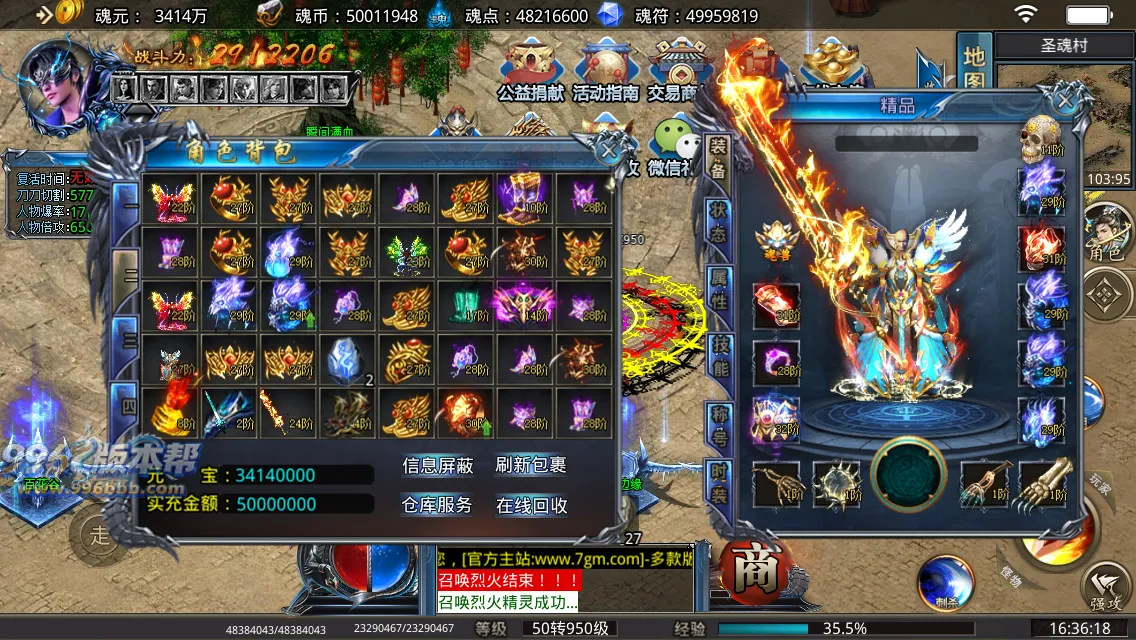Open 仓库服务 warehouse service

437,505
